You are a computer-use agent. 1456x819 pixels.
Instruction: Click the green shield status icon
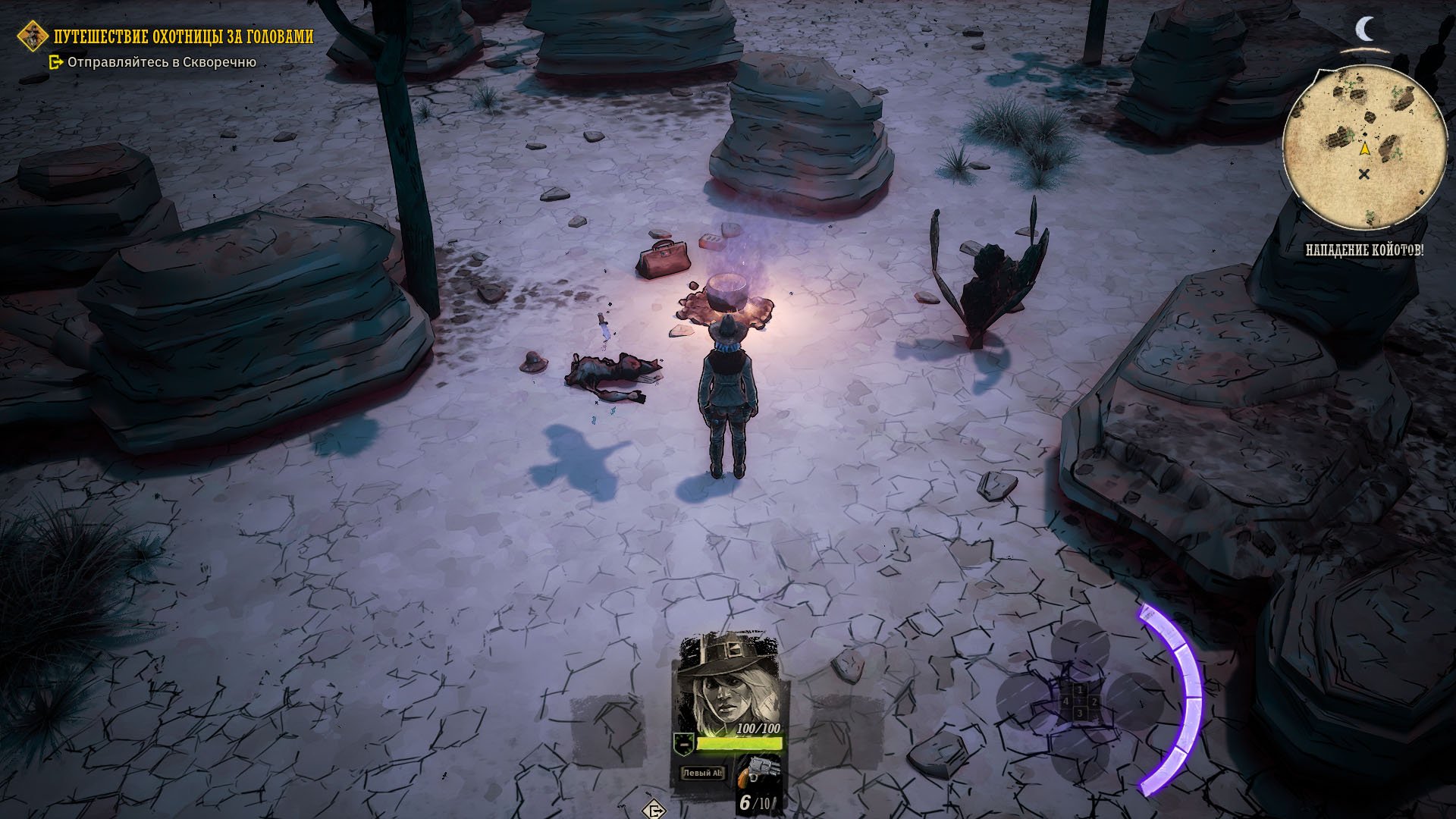pos(683,743)
